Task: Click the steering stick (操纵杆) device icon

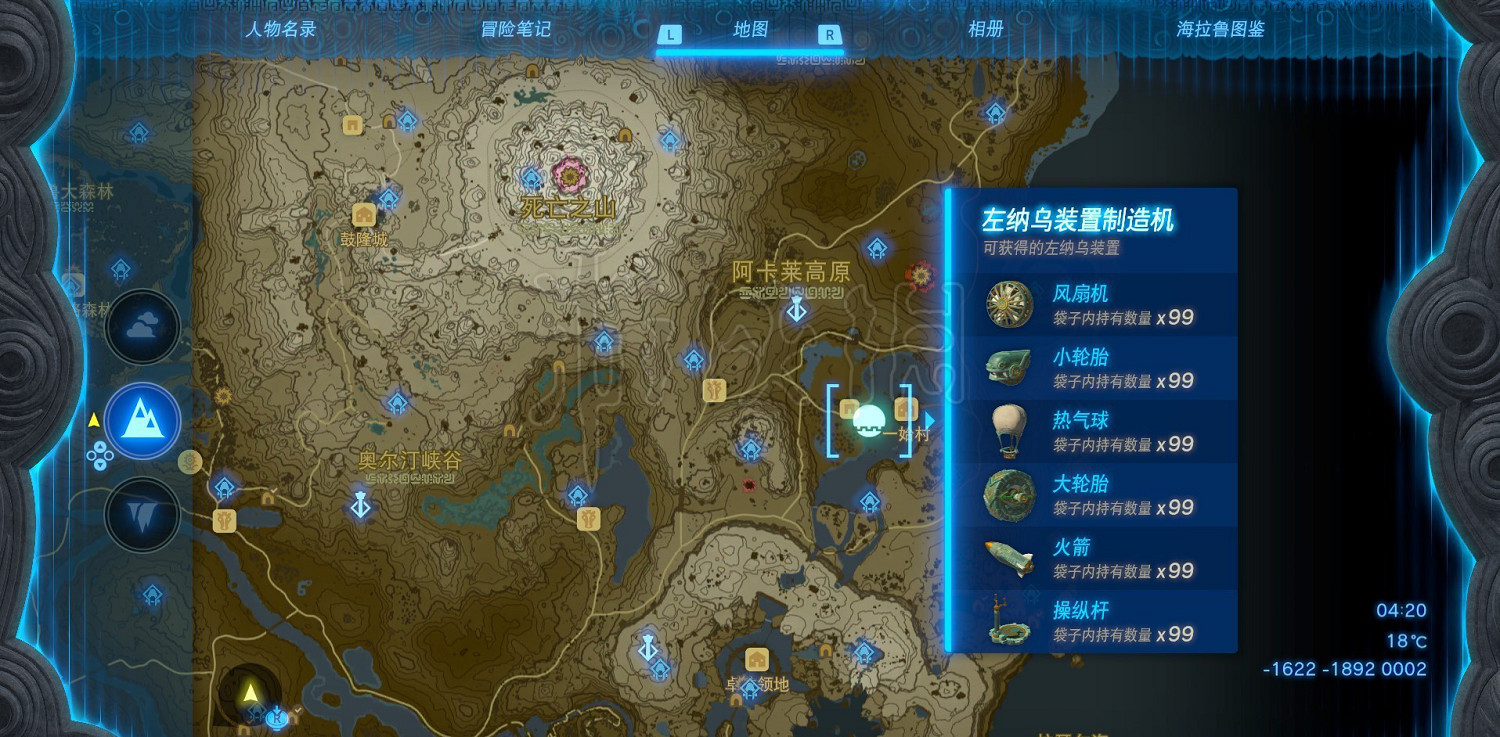Action: tap(1009, 621)
